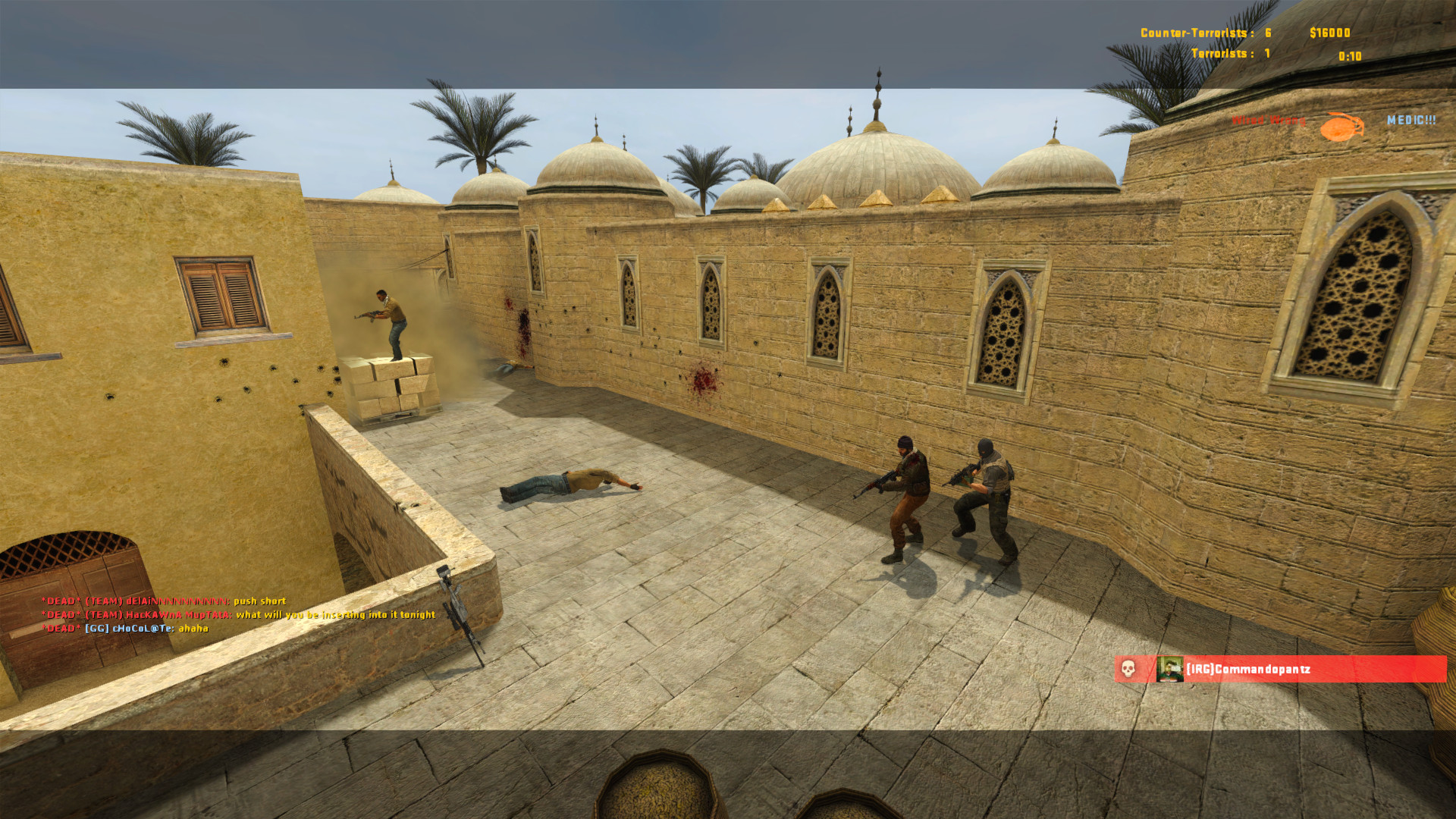The width and height of the screenshot is (1456, 819).
Task: Click the orange grenade icon near Wired'Wrong
Action: pos(1341,124)
